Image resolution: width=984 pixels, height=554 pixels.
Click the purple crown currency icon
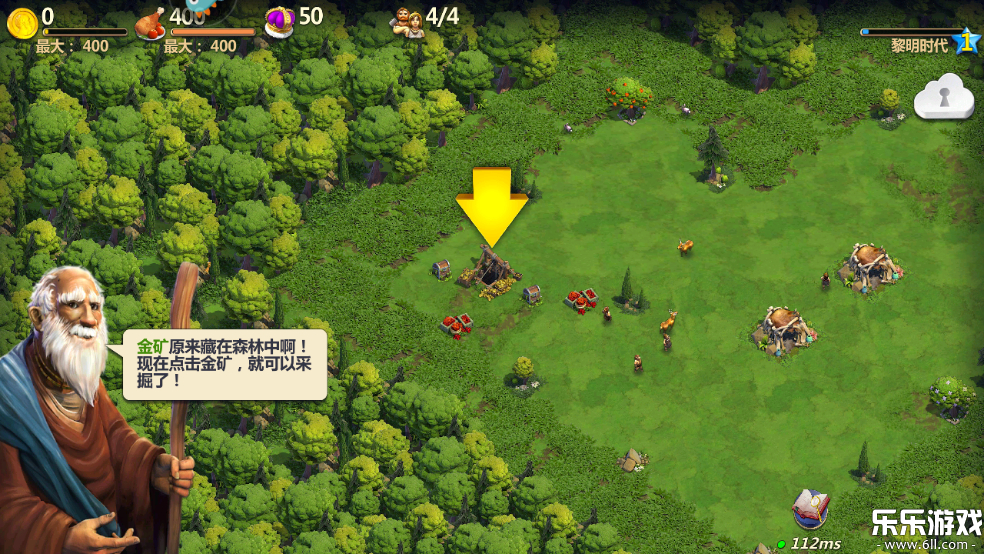(x=279, y=20)
